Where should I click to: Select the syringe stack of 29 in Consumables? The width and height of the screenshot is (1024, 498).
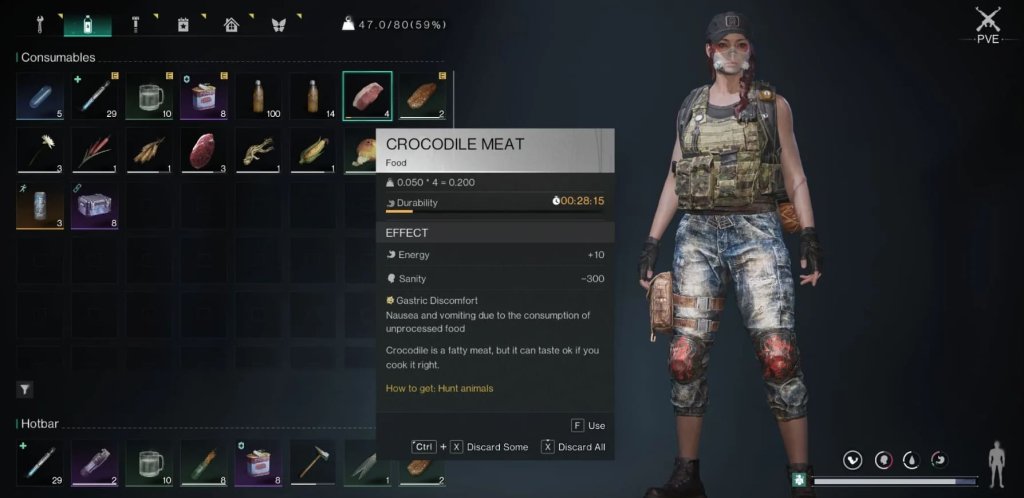[x=95, y=96]
